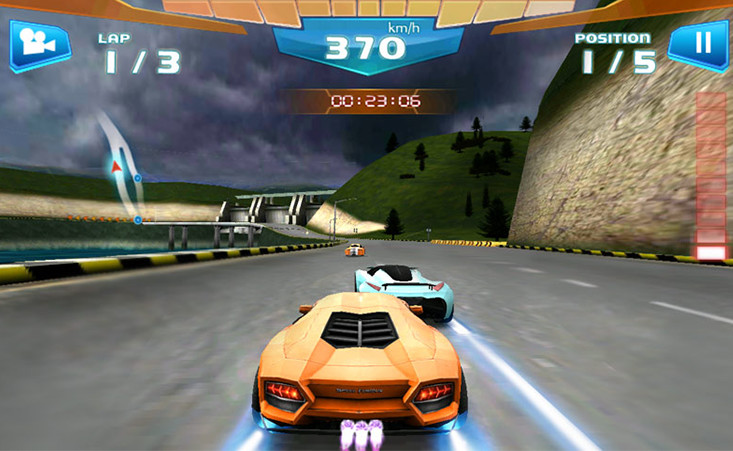Click the track minimap

click(120, 168)
